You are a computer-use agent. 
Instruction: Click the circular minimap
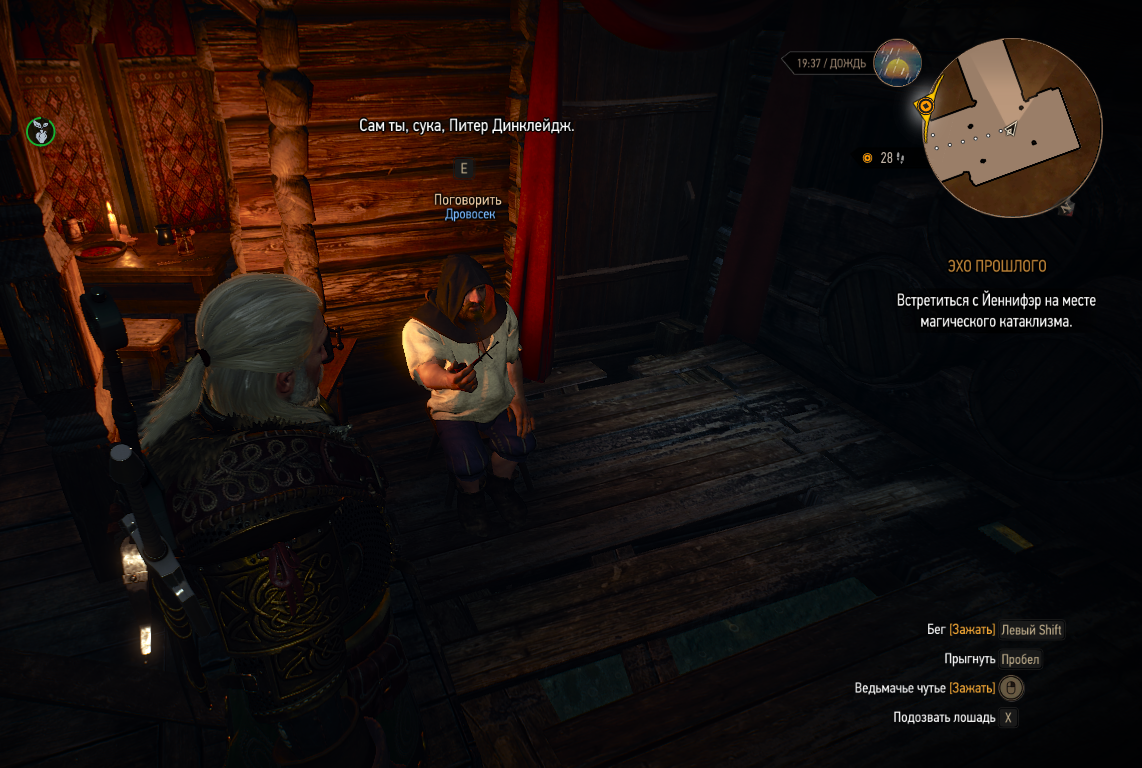[1014, 128]
